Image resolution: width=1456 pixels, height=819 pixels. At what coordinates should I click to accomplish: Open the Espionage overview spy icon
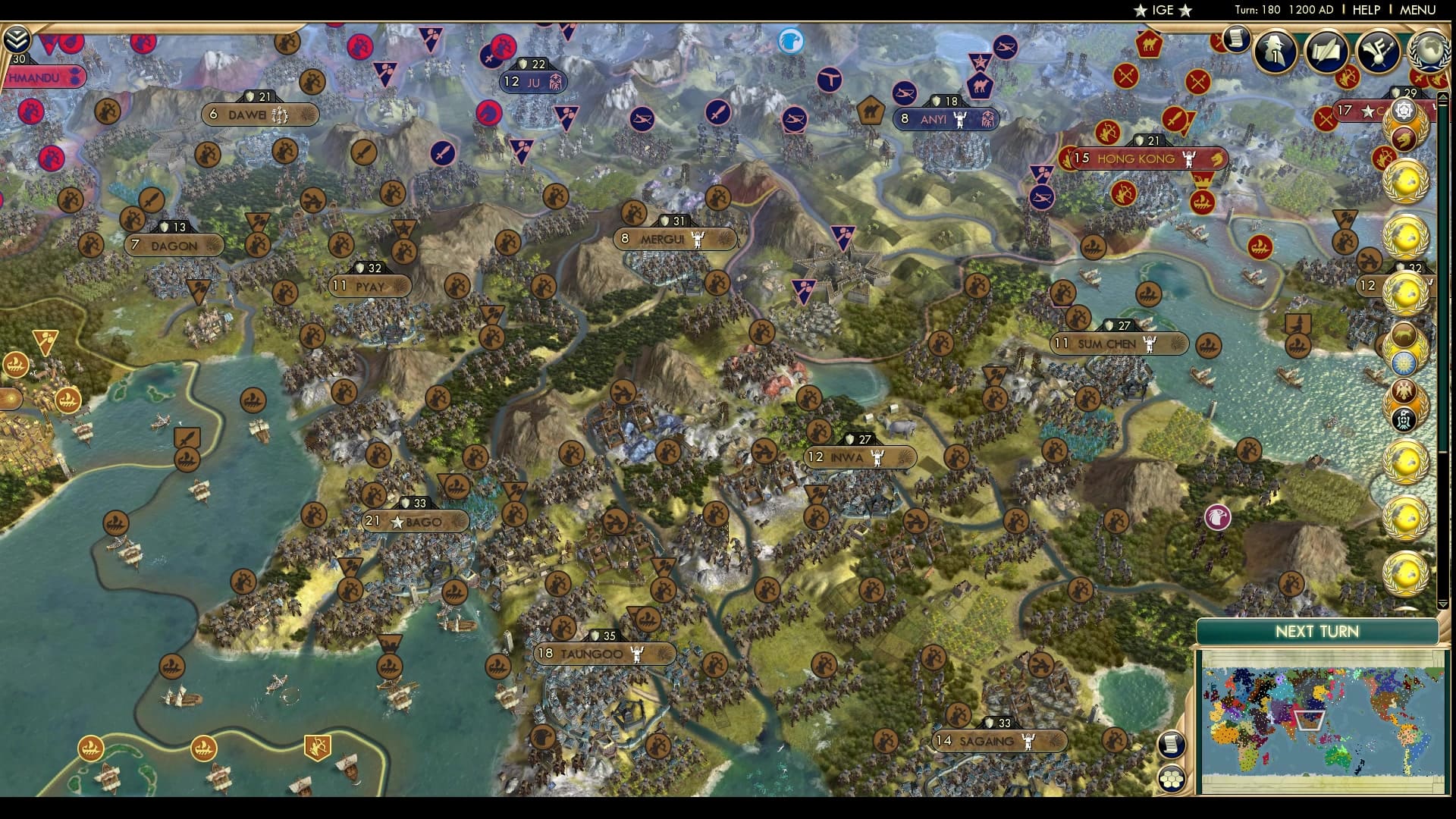(1275, 53)
